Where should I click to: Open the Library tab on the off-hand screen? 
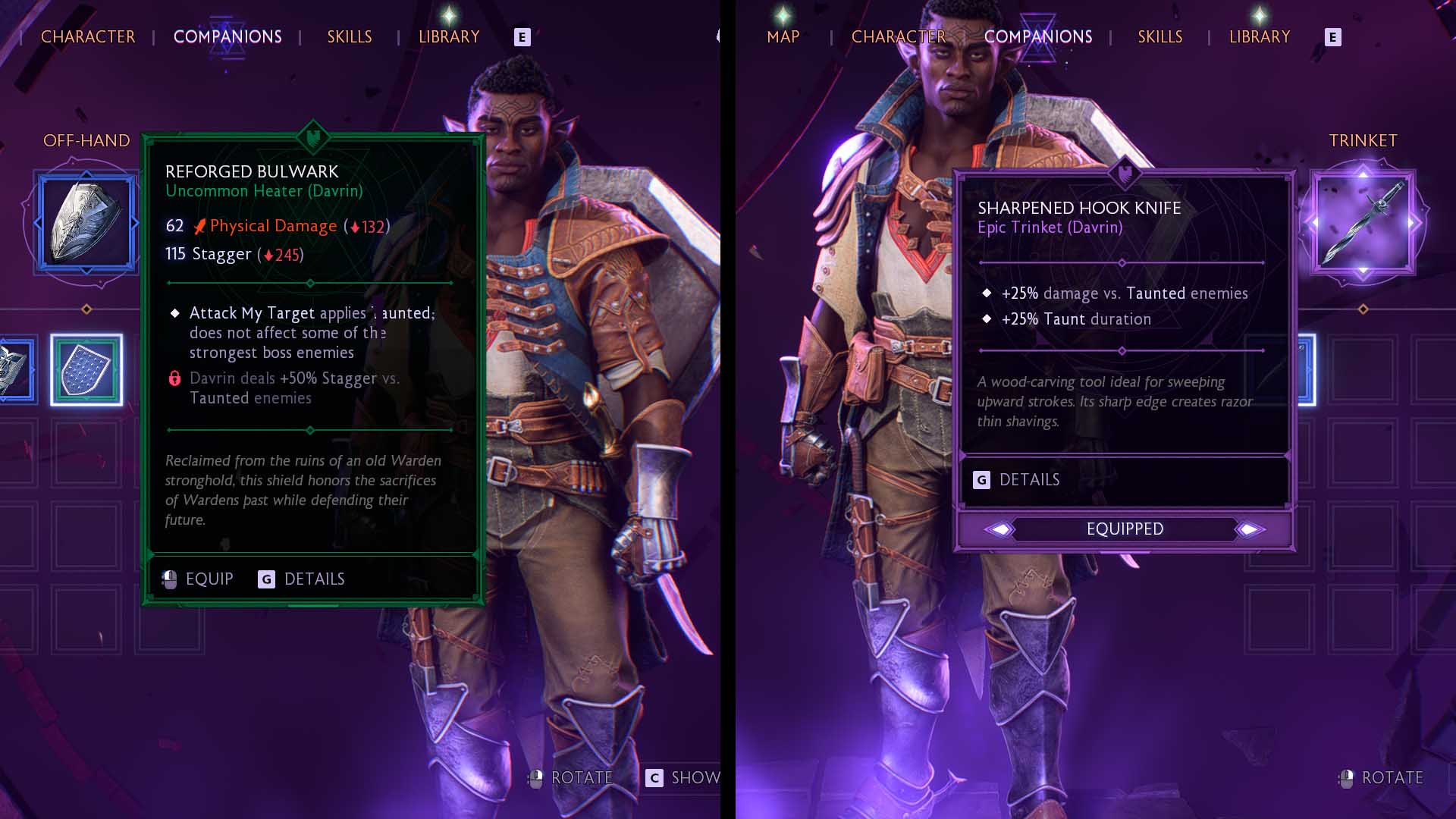[x=449, y=36]
